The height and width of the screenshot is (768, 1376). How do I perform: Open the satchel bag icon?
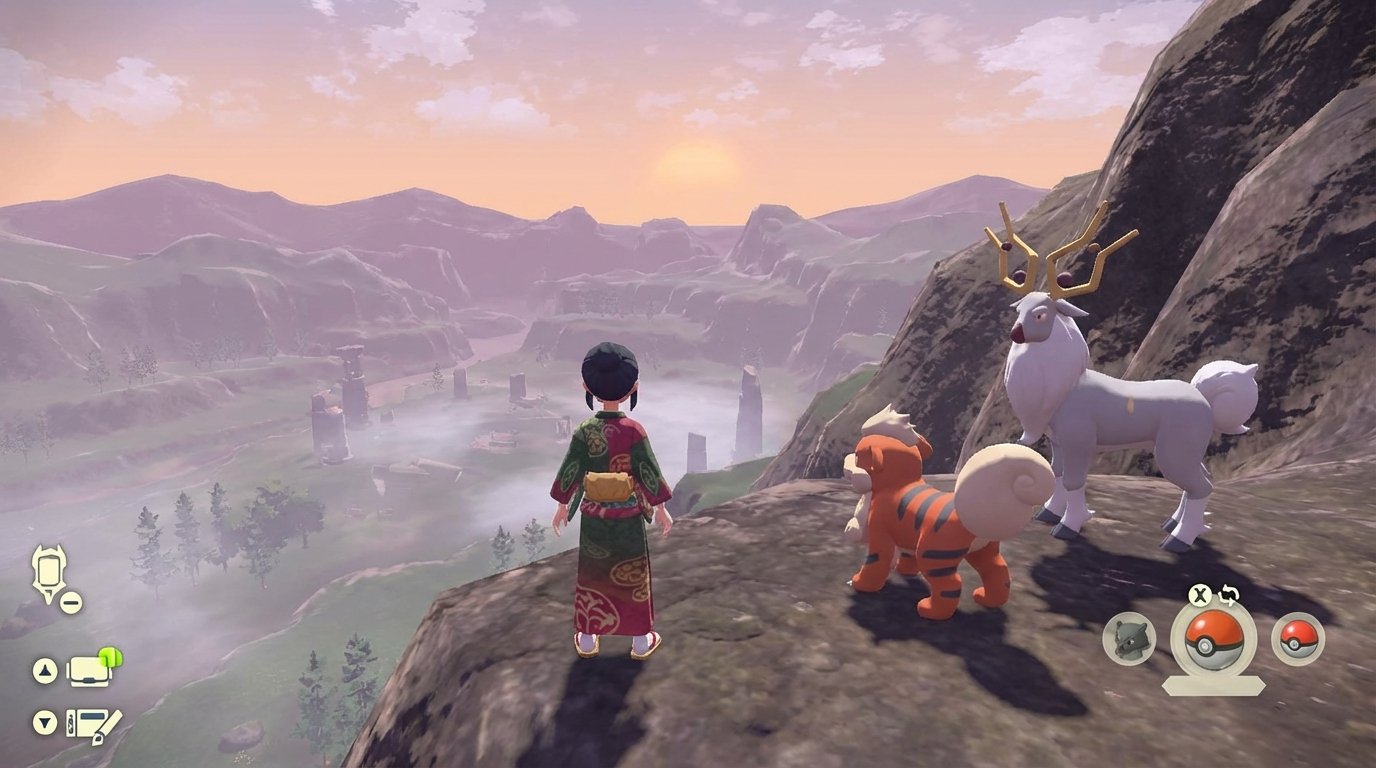[88, 672]
